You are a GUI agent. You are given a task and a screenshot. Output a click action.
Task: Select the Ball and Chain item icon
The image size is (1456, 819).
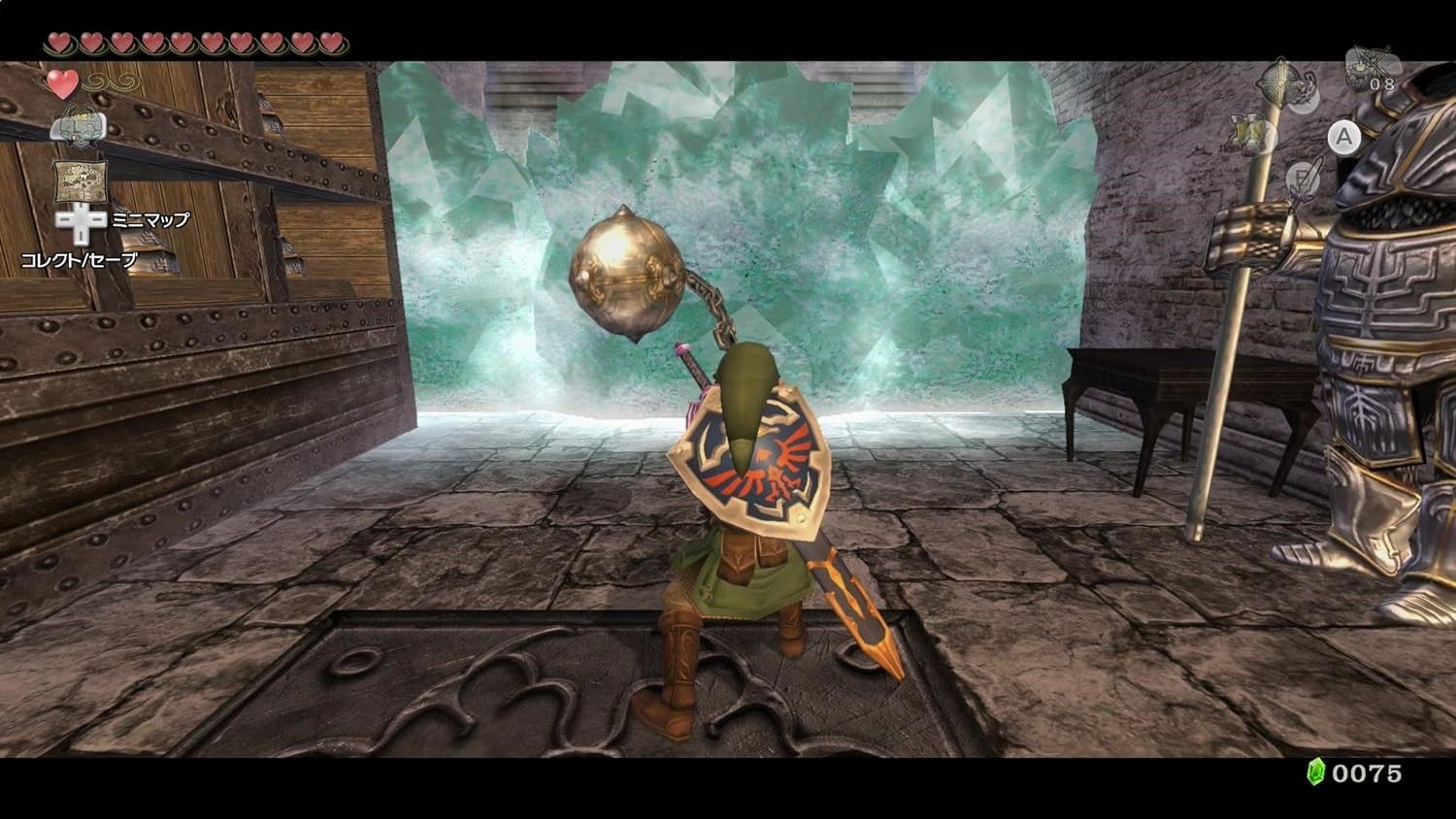coord(1286,82)
